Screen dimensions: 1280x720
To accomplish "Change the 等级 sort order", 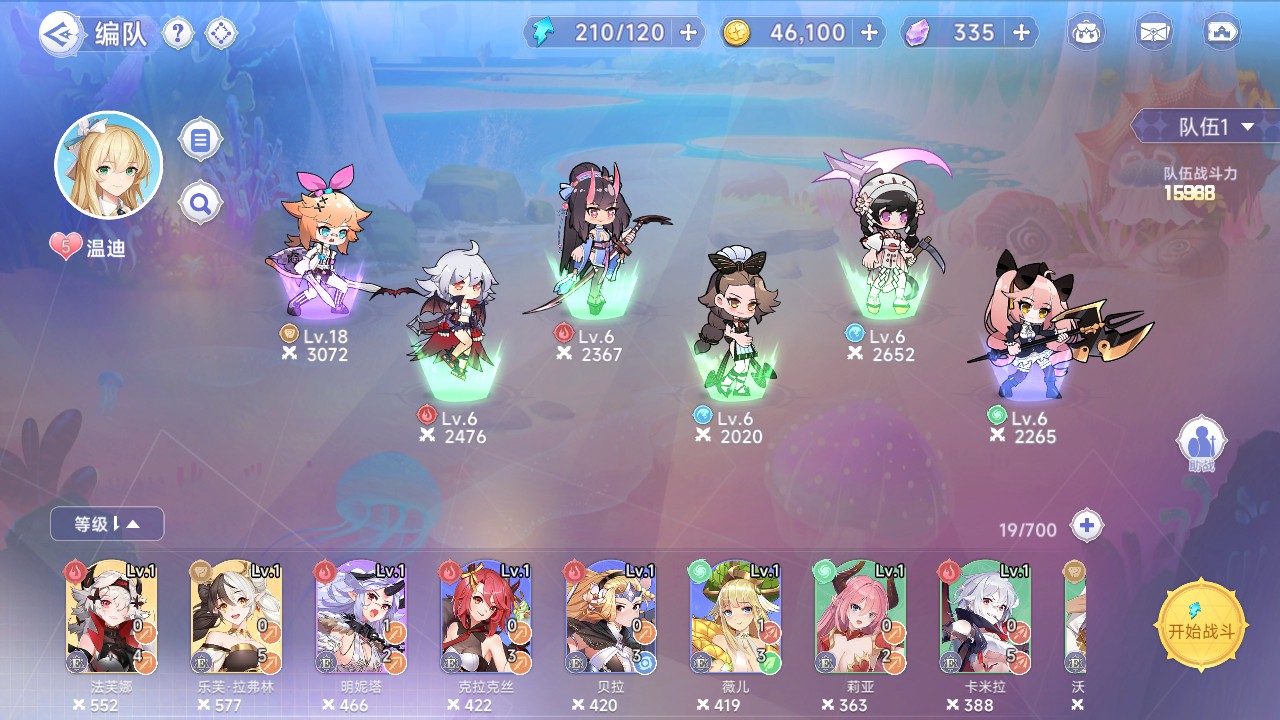I will (x=107, y=523).
